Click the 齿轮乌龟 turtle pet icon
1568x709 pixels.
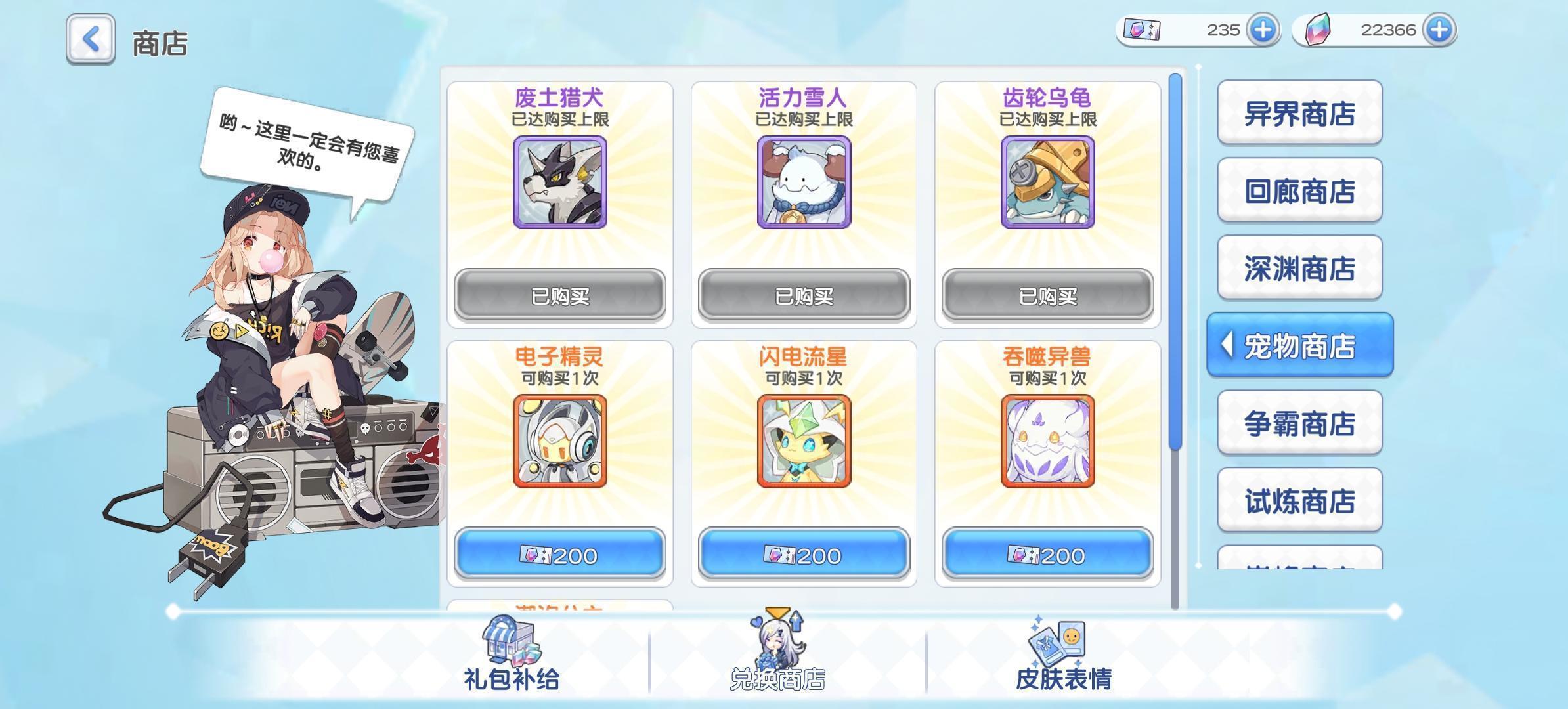(1047, 184)
